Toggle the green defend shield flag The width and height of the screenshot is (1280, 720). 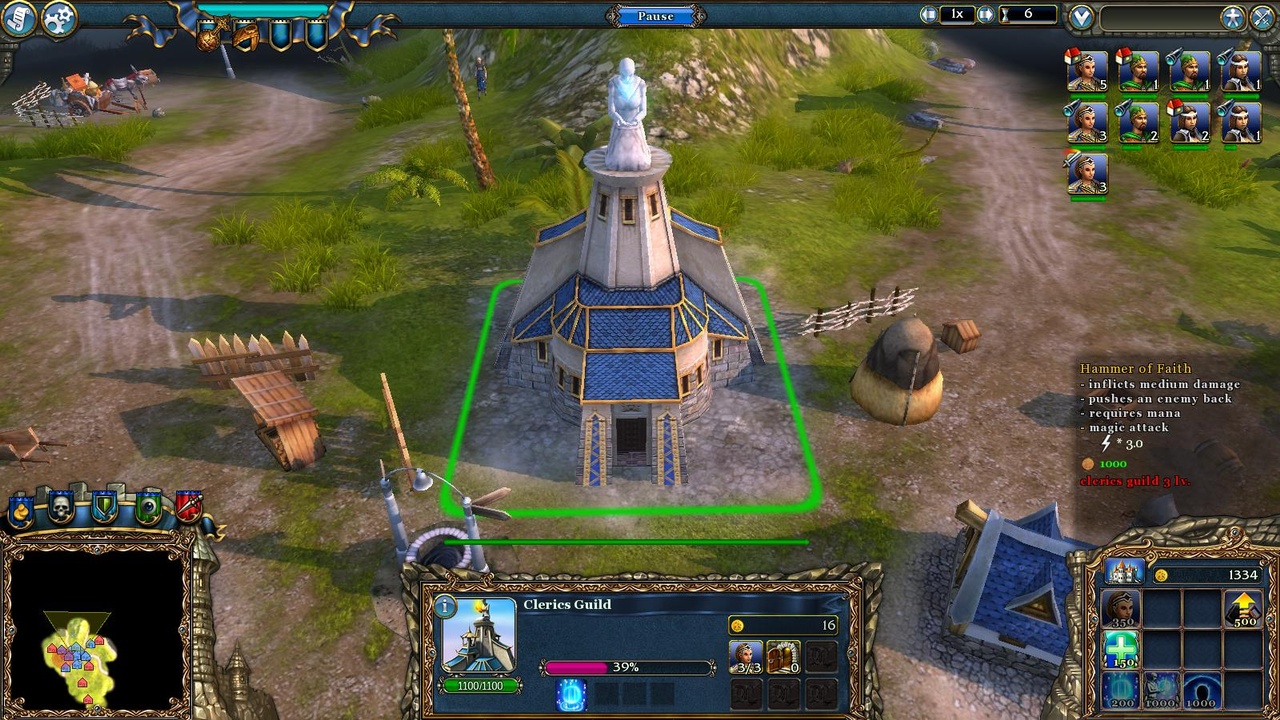coord(104,506)
